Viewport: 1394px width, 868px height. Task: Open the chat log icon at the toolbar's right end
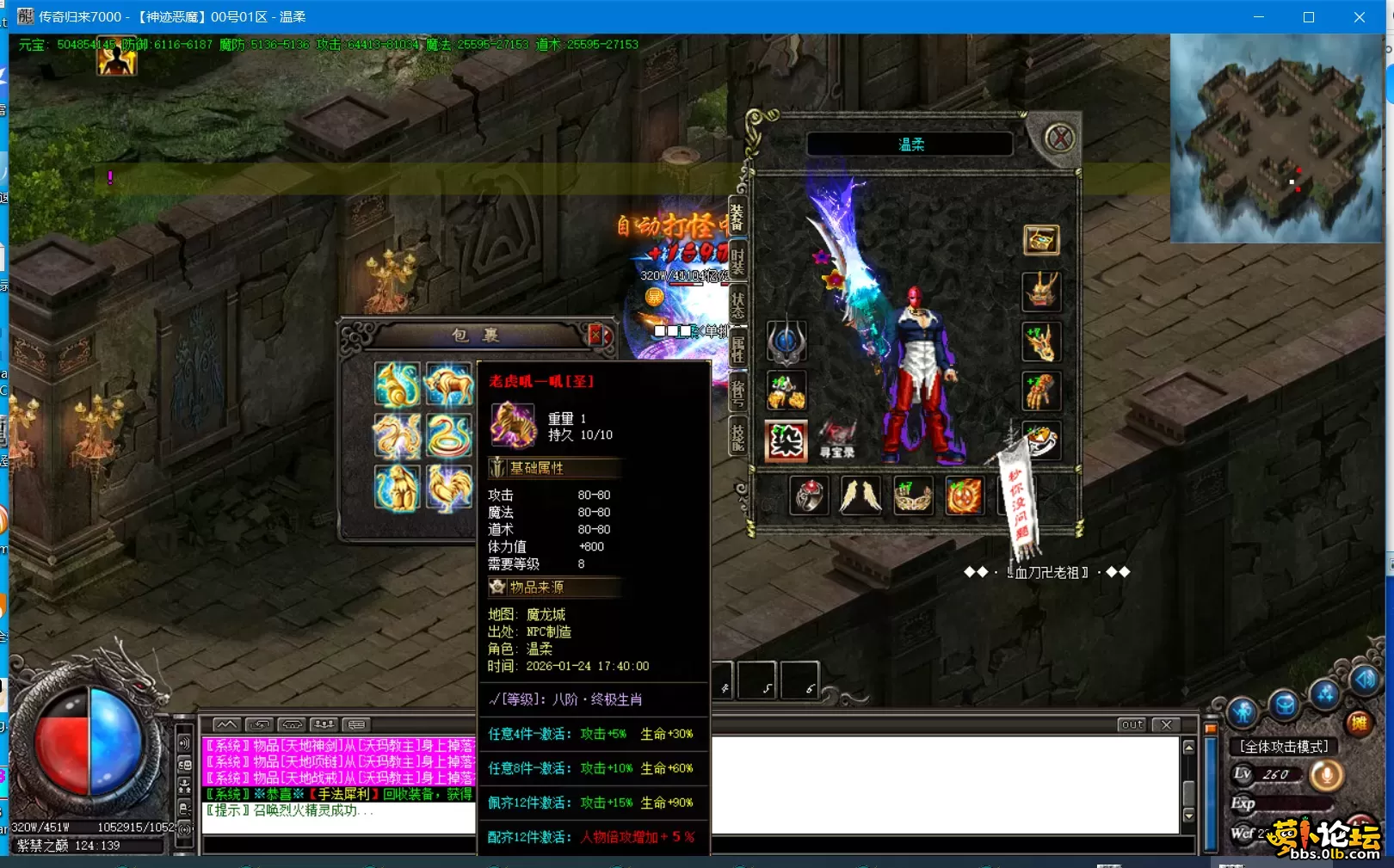[x=357, y=724]
